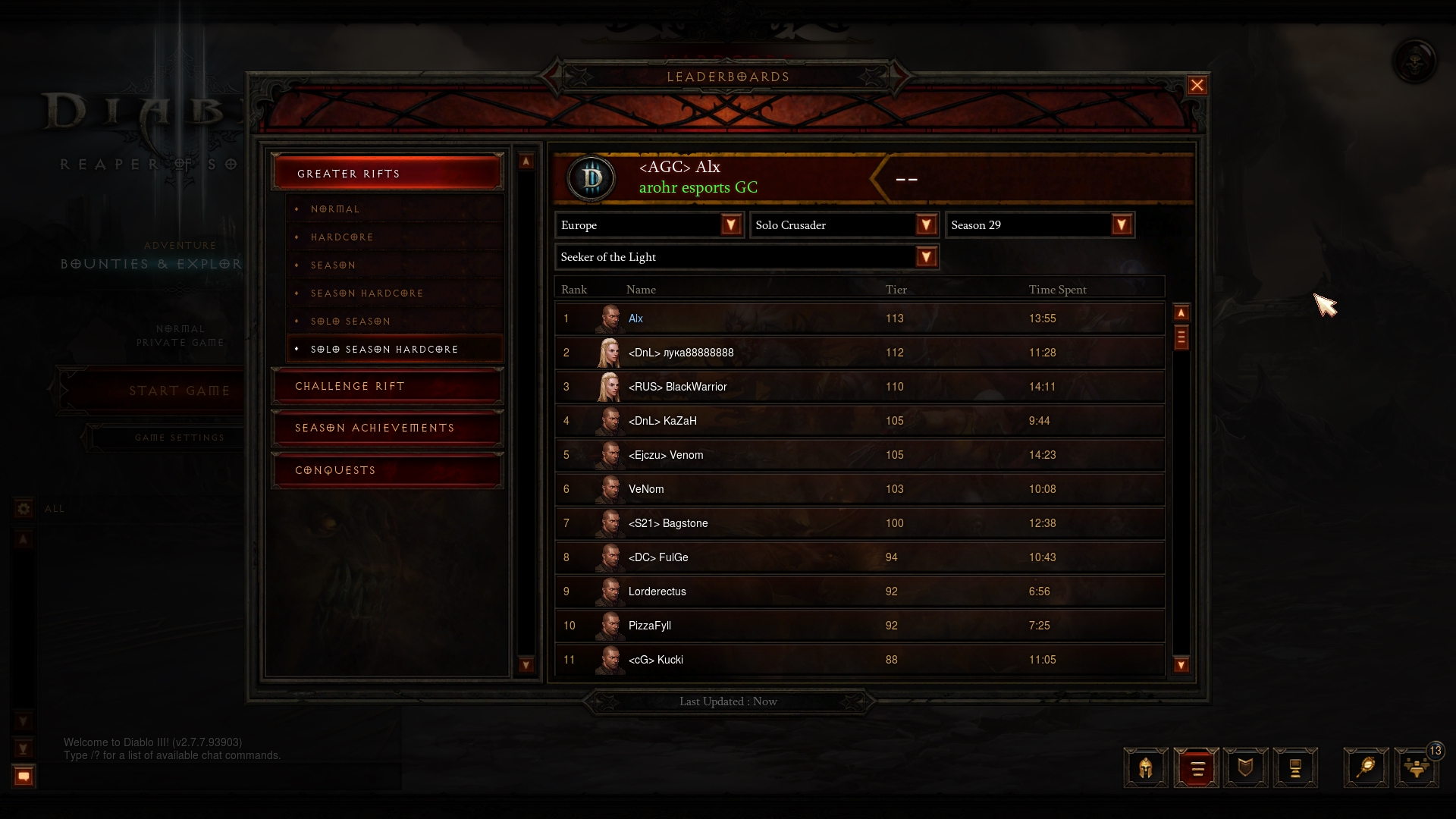1456x819 pixels.
Task: Open the Challenge Rift leaderboards
Action: tap(387, 387)
